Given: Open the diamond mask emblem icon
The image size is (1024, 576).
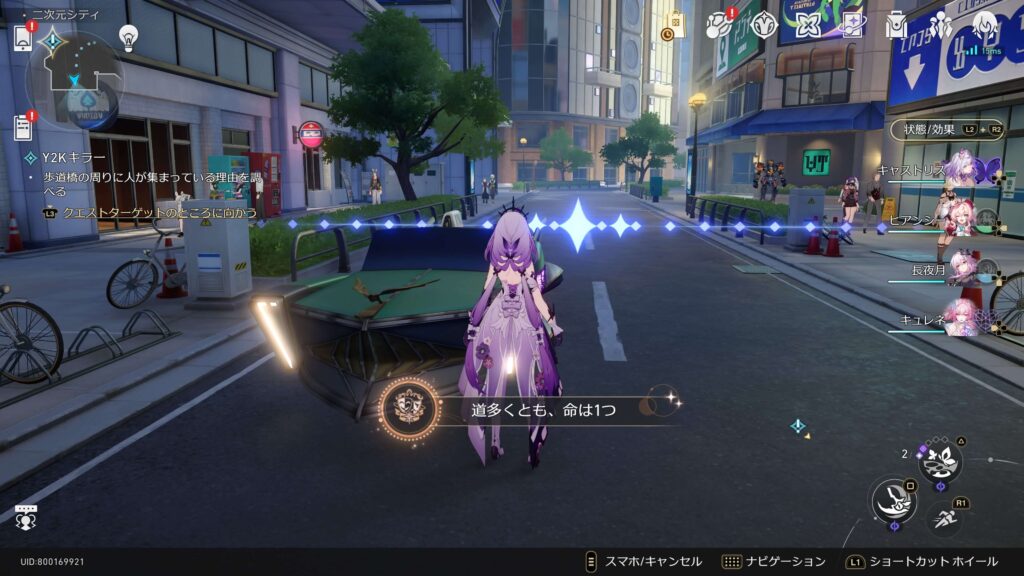Looking at the screenshot, I should (765, 25).
